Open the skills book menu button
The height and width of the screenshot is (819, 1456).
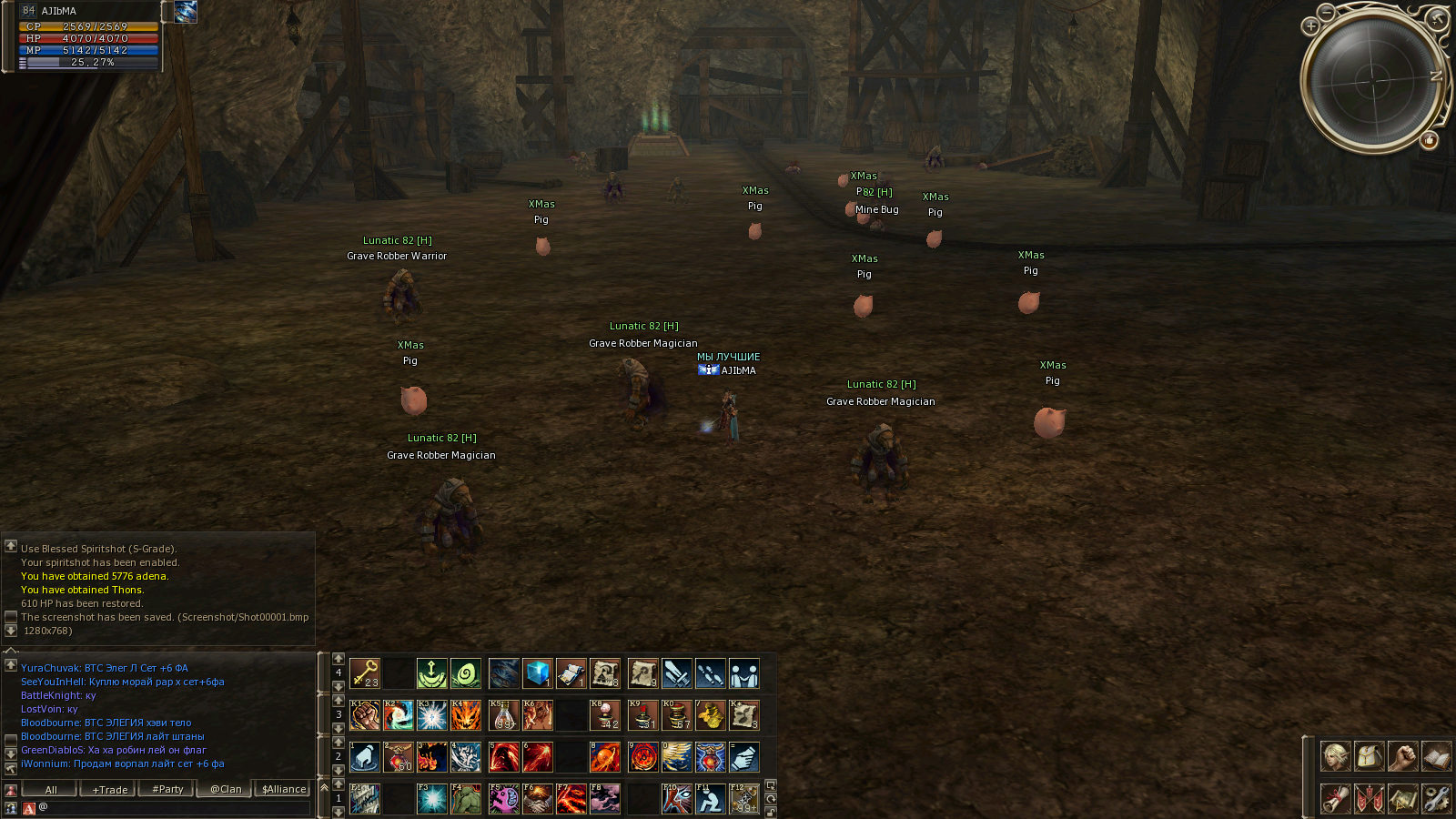click(1436, 756)
